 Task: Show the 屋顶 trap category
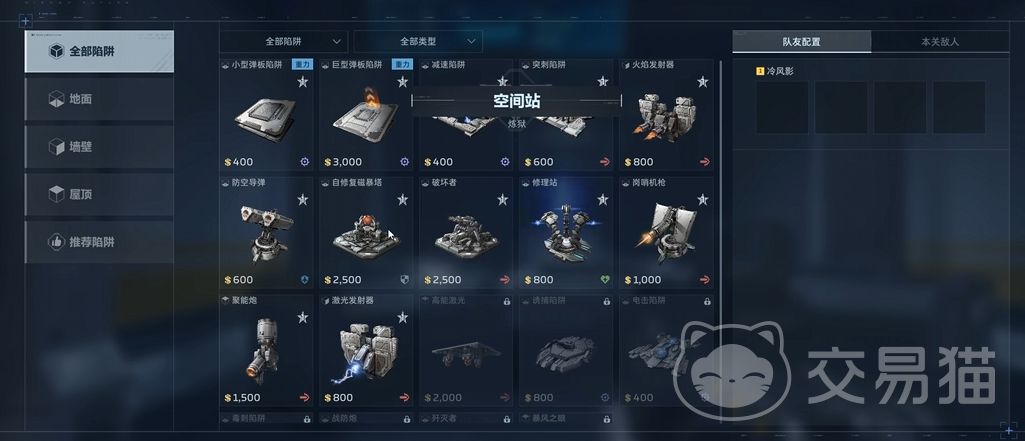(98, 194)
